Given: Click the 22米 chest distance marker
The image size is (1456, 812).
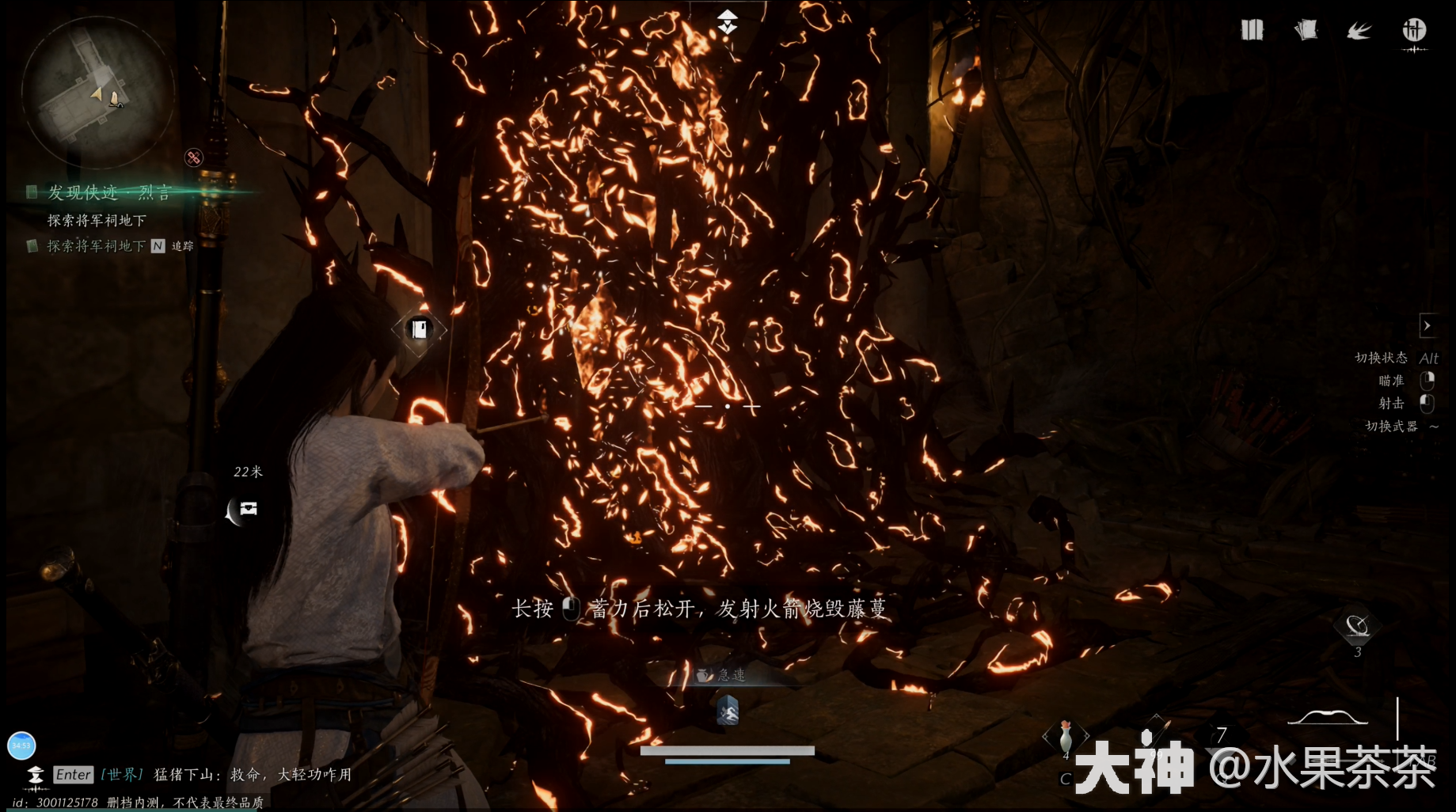Looking at the screenshot, I should 248,508.
